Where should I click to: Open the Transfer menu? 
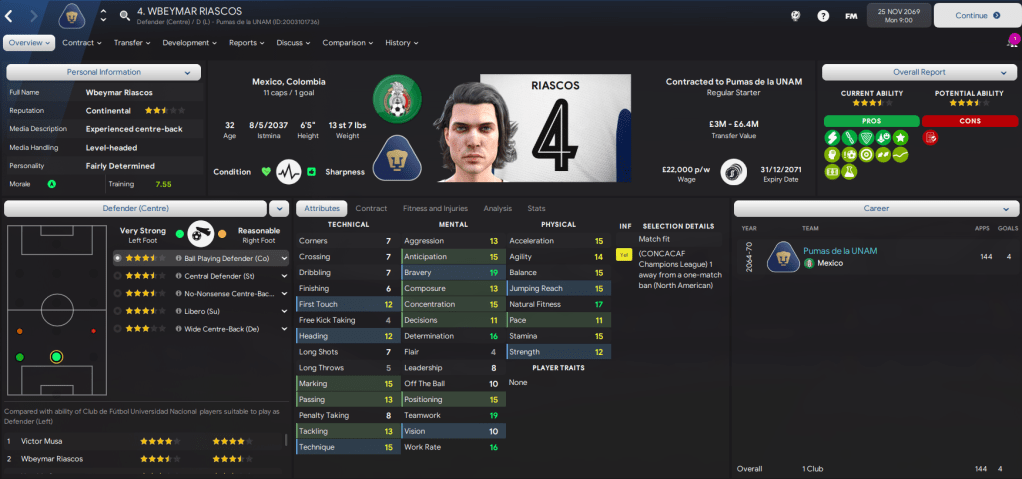(132, 43)
